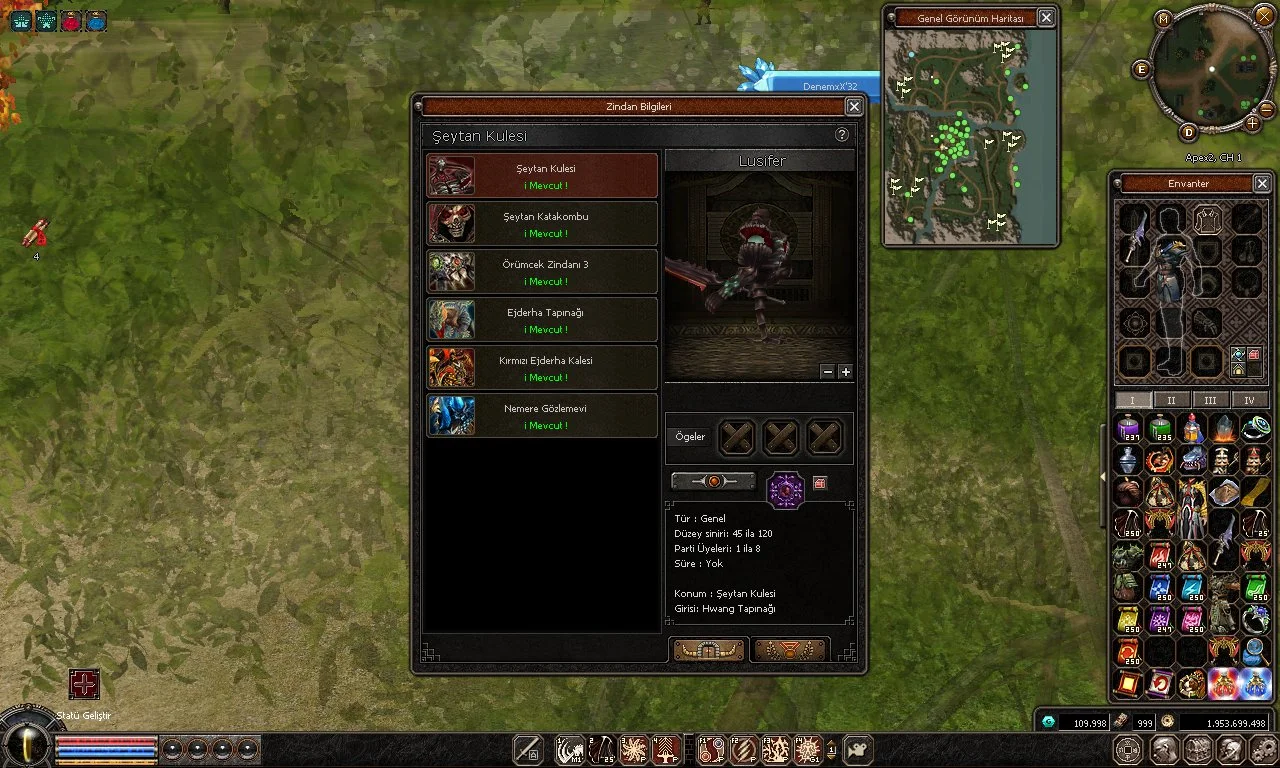This screenshot has height=768, width=1280.
Task: Zoom out the Lusifer model preview
Action: (x=827, y=372)
